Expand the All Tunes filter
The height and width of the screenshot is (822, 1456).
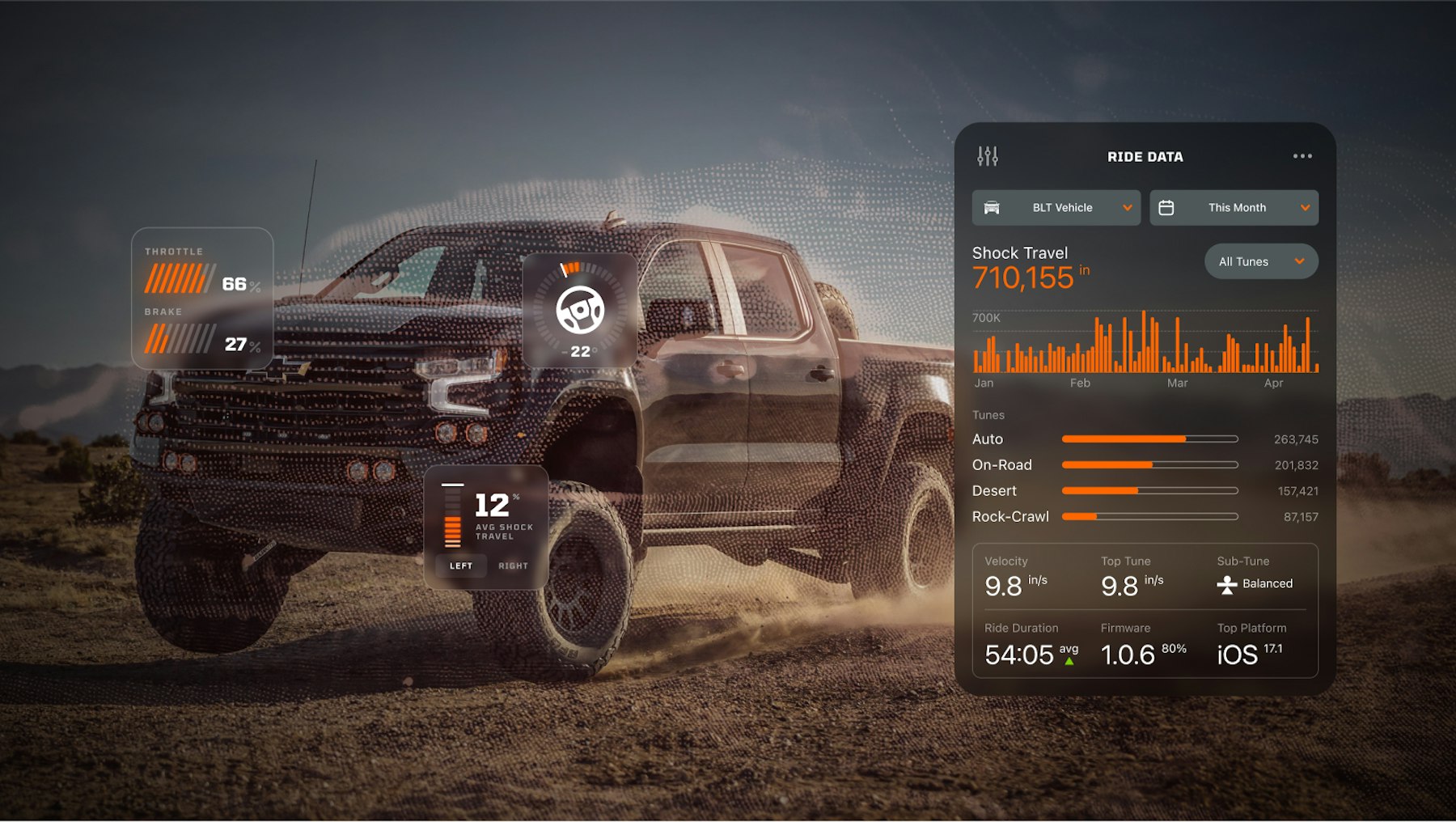click(1260, 261)
